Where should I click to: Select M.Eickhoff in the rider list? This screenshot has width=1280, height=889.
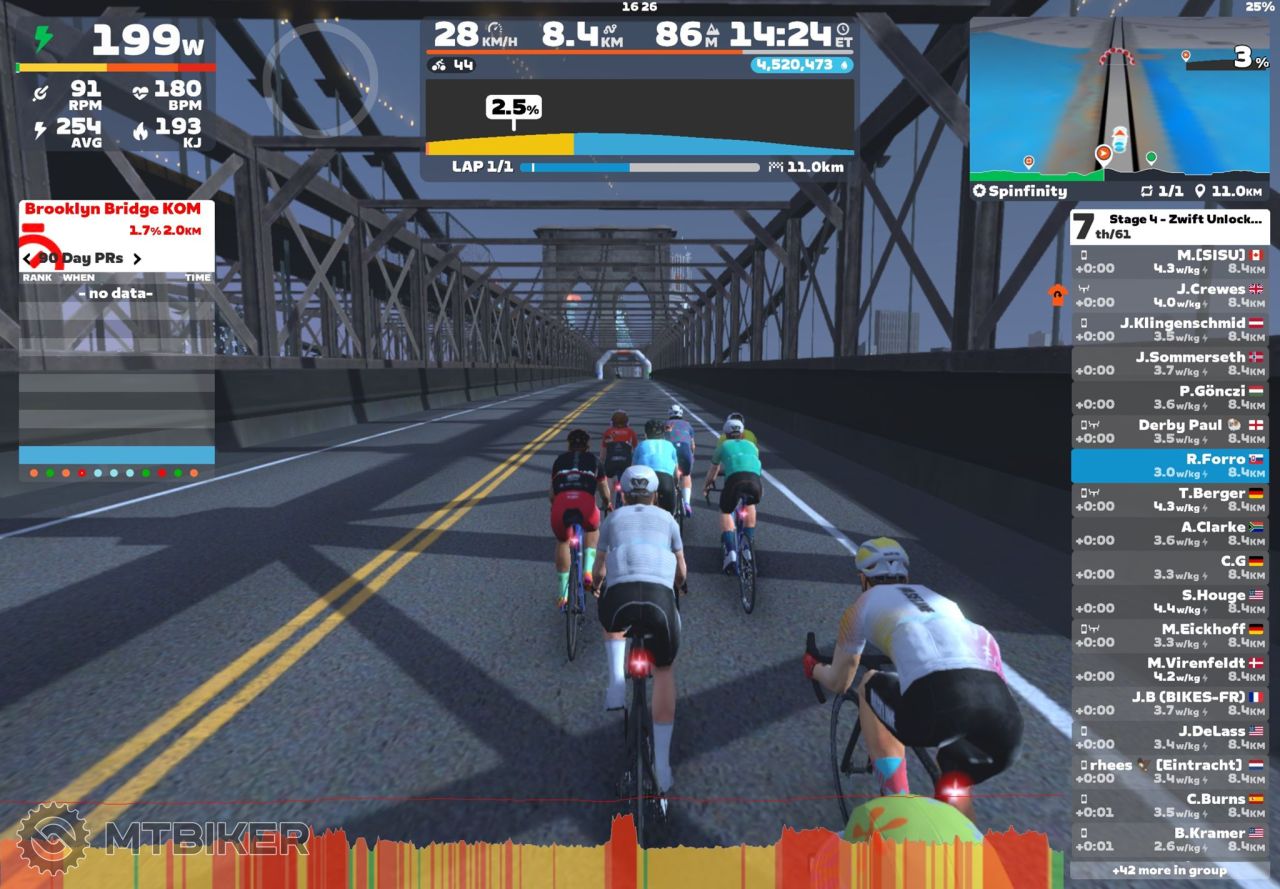[x=1170, y=635]
